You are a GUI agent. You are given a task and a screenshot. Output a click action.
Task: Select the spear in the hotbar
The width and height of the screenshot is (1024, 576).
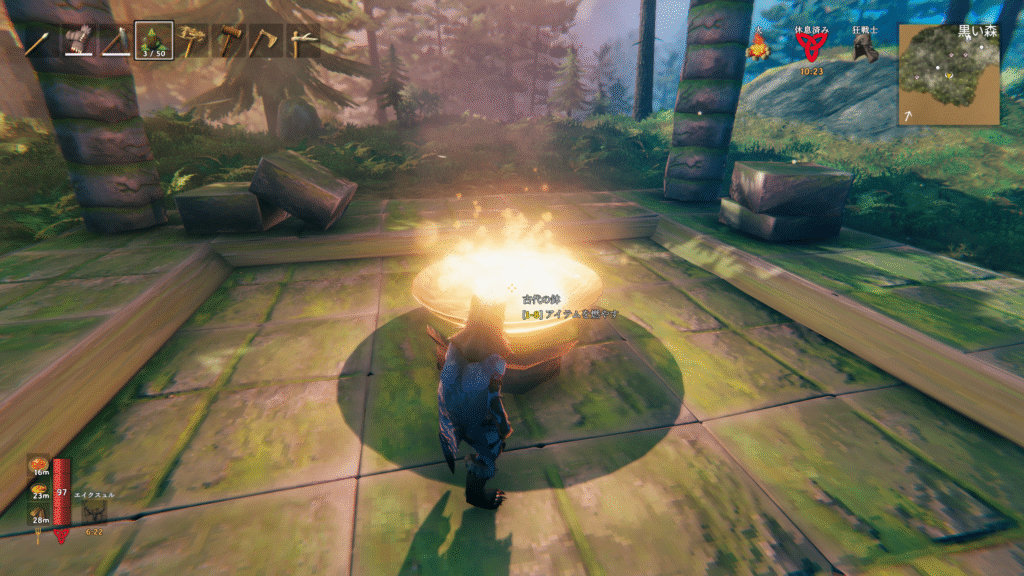click(x=38, y=41)
